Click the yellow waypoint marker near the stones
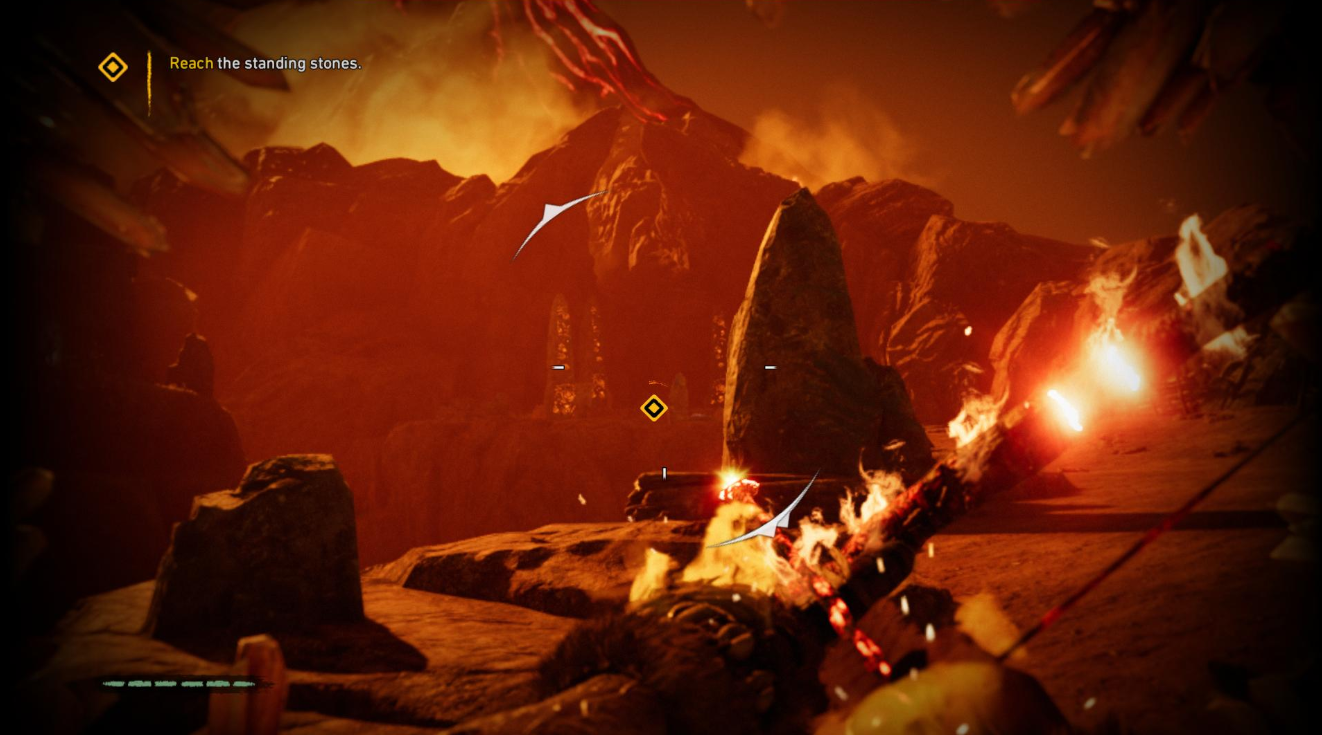This screenshot has width=1322, height=735. (653, 408)
